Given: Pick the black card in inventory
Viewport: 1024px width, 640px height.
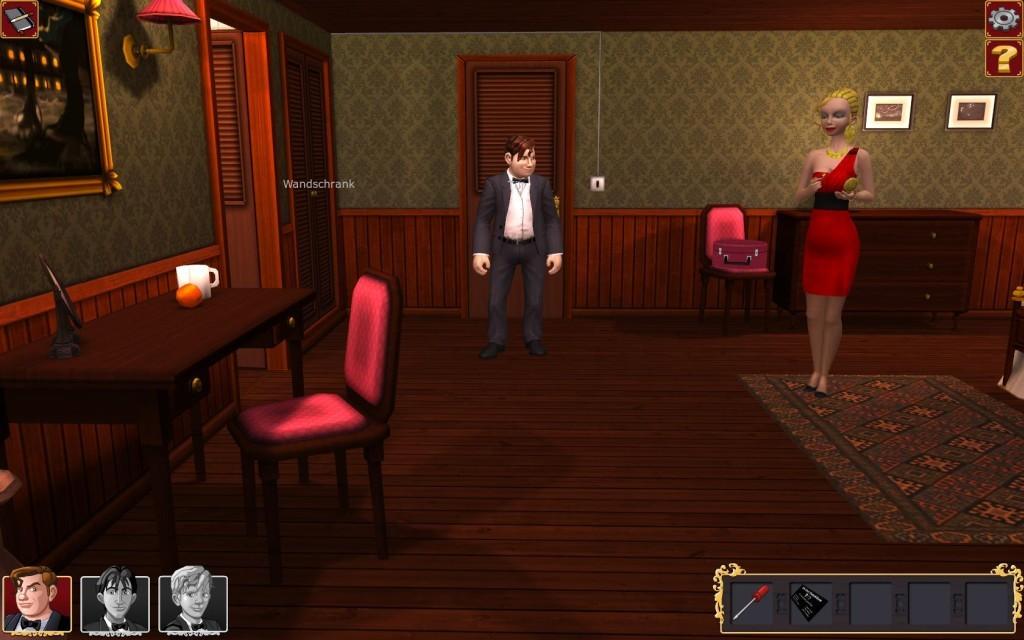Looking at the screenshot, I should (x=808, y=603).
